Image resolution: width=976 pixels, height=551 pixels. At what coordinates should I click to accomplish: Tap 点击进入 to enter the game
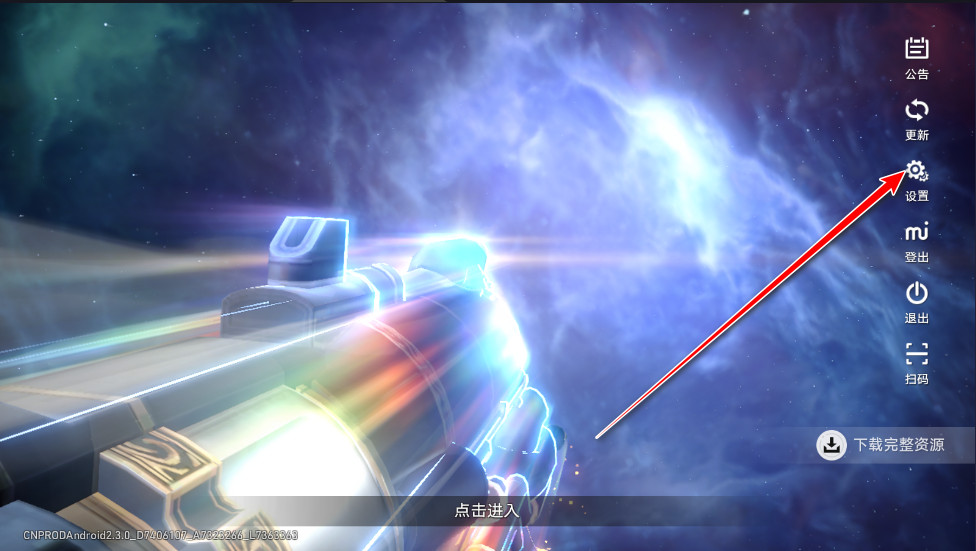click(x=487, y=510)
